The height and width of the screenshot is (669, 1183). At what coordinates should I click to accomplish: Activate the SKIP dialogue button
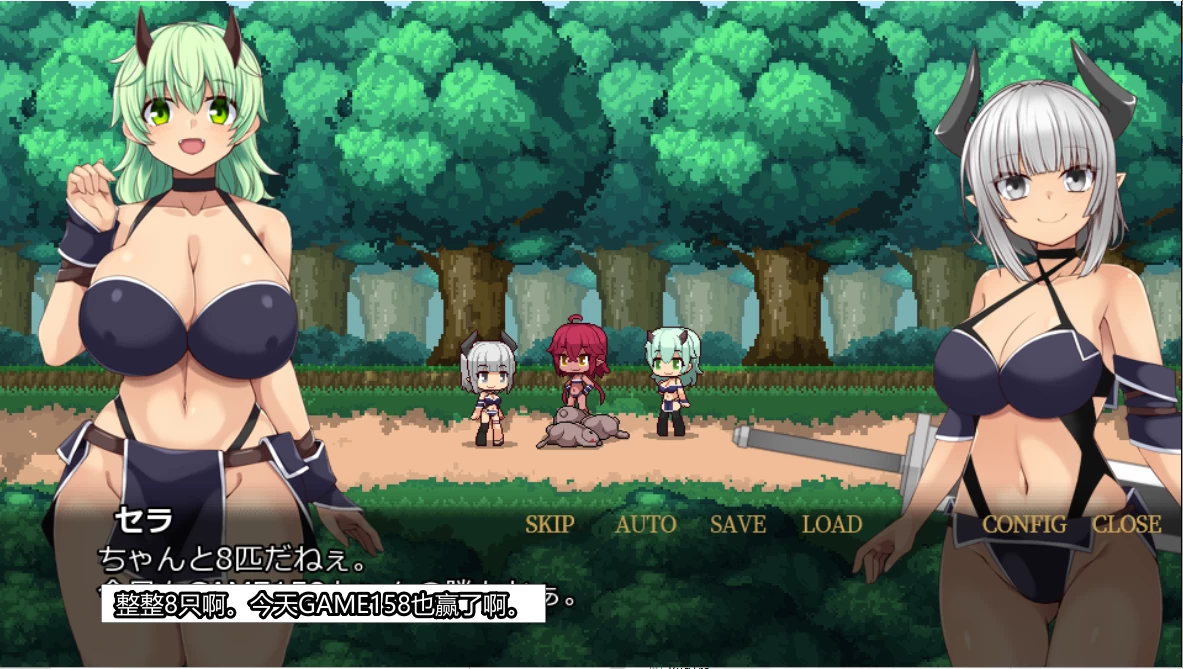click(550, 524)
